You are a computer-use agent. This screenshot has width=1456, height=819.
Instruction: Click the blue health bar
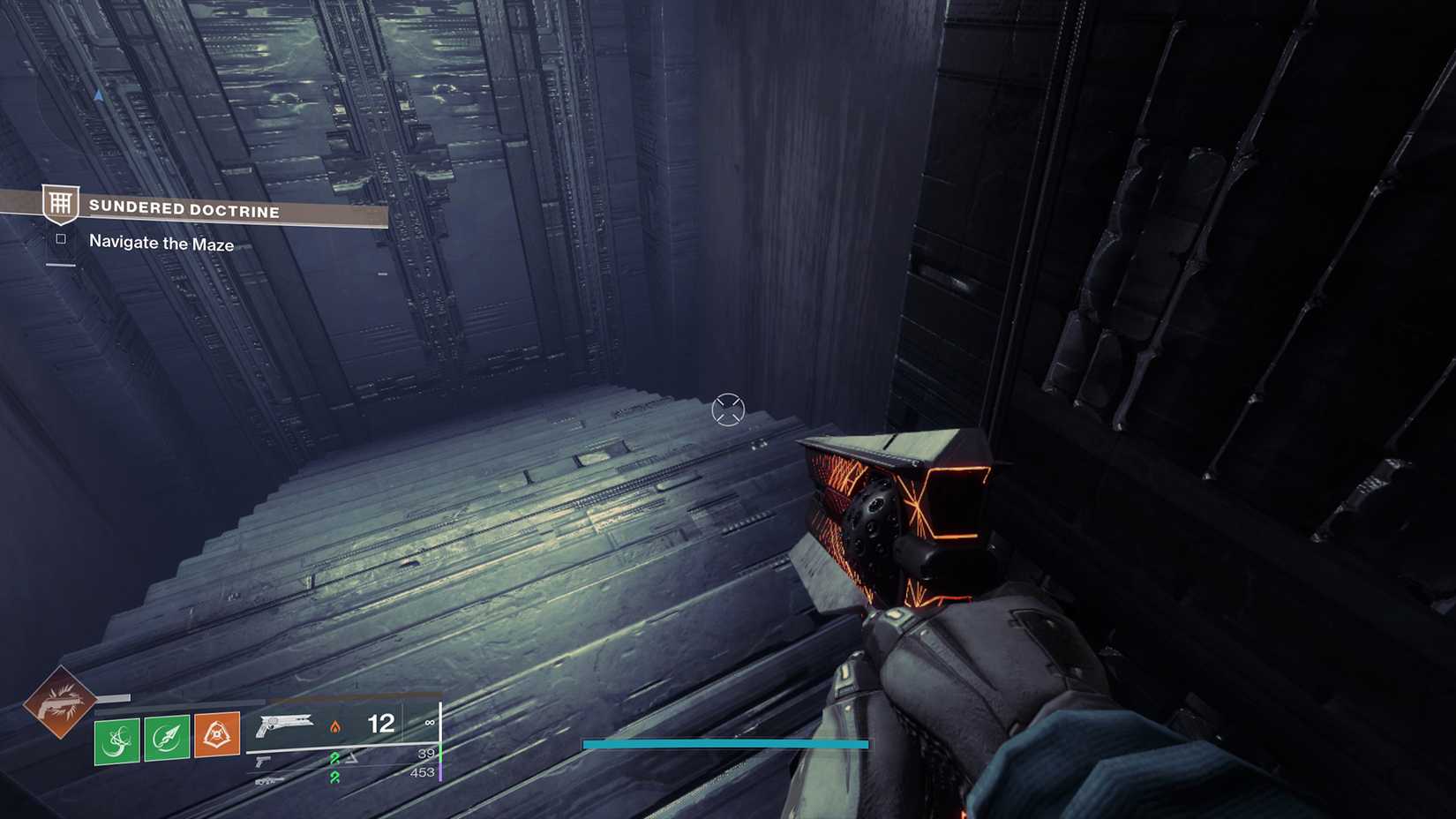point(724,744)
